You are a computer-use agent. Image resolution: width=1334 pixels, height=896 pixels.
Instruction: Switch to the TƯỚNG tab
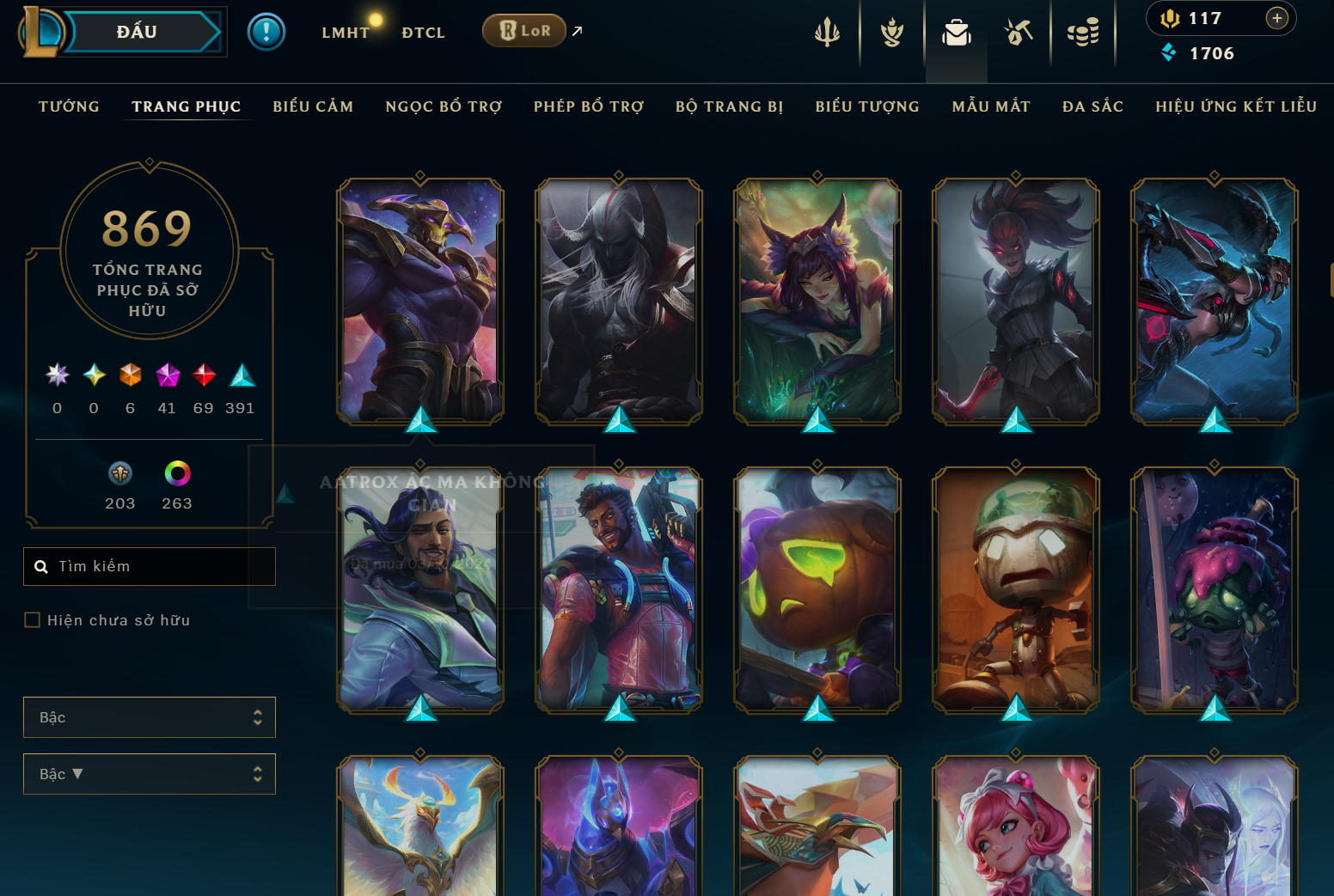(68, 107)
